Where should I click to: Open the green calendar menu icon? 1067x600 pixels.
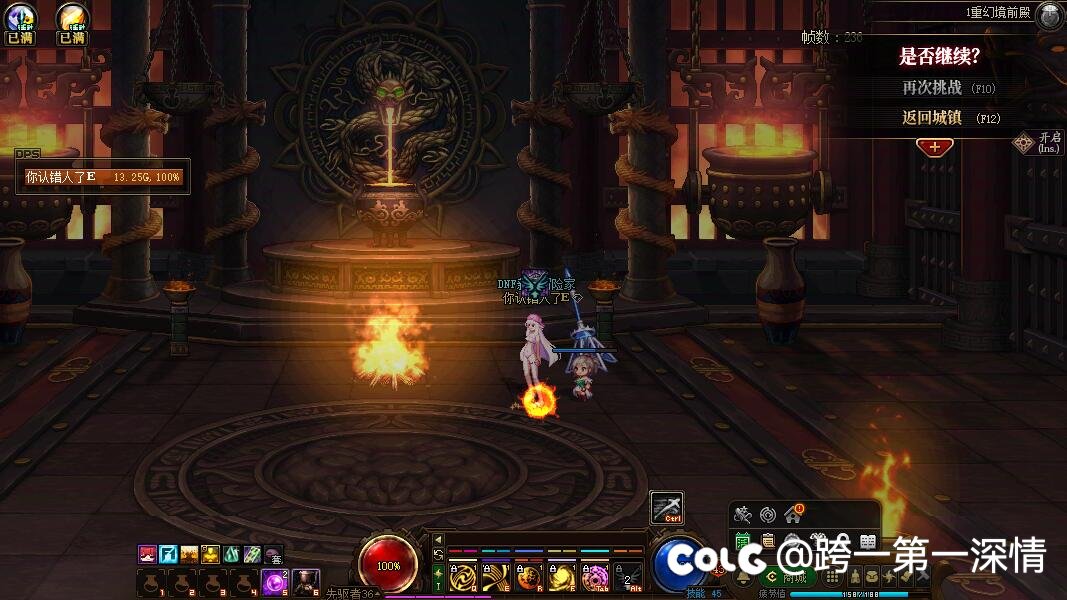click(x=743, y=542)
